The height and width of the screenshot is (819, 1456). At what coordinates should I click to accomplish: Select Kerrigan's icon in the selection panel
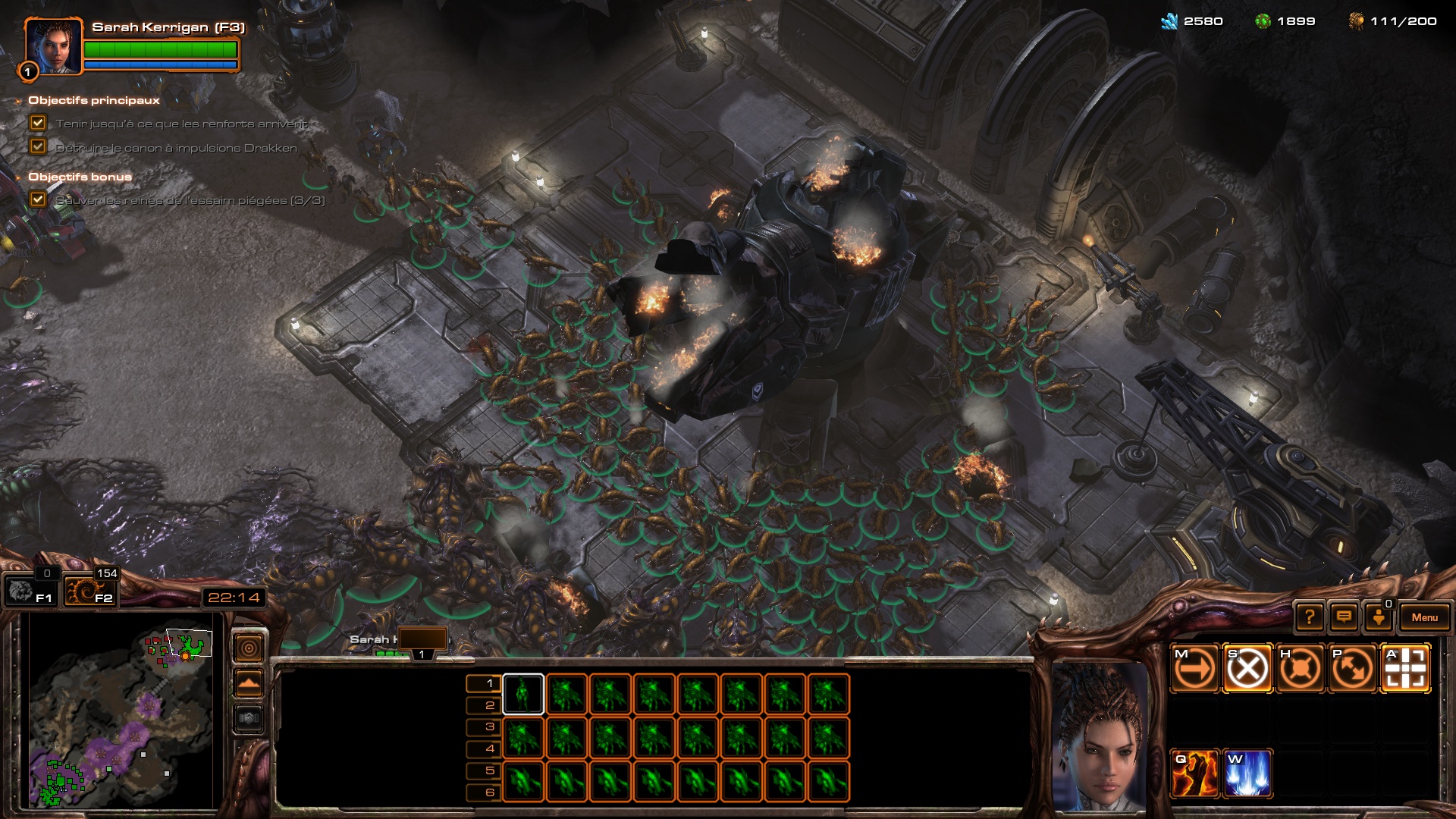click(x=522, y=694)
